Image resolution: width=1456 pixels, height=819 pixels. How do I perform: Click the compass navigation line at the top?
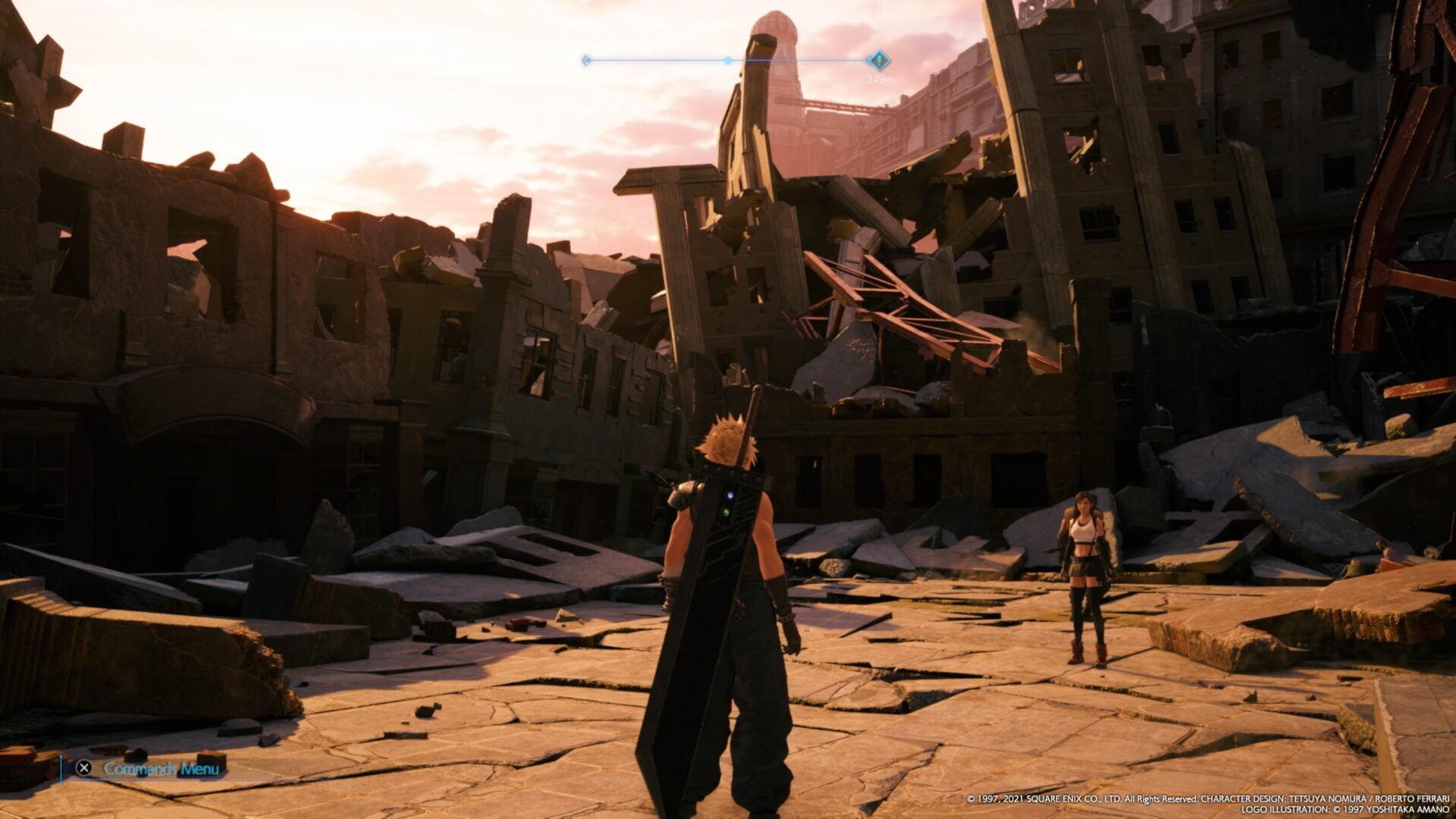(728, 59)
